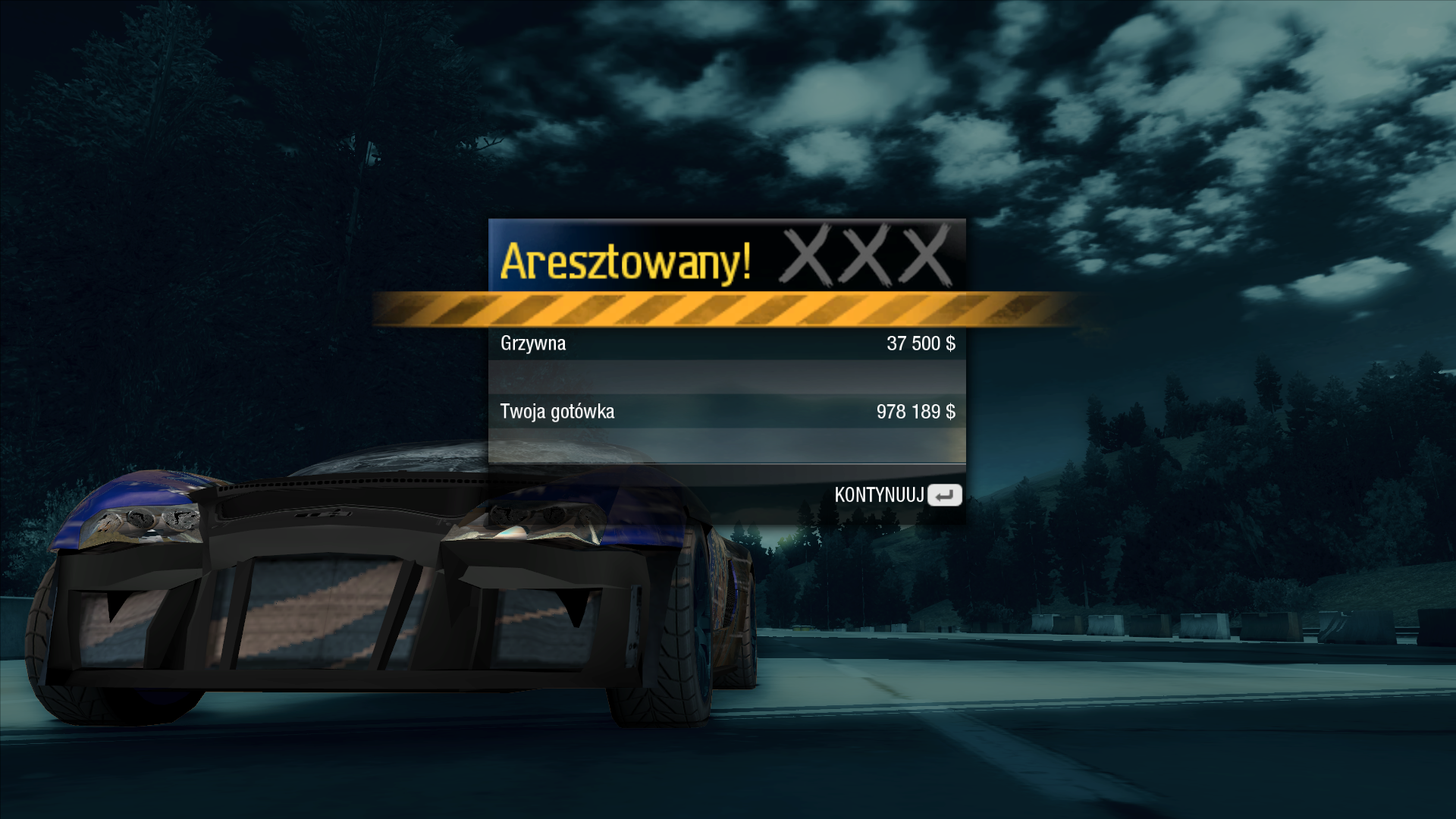1456x819 pixels.
Task: Click the dollar sign after 37 500
Action: click(x=950, y=343)
